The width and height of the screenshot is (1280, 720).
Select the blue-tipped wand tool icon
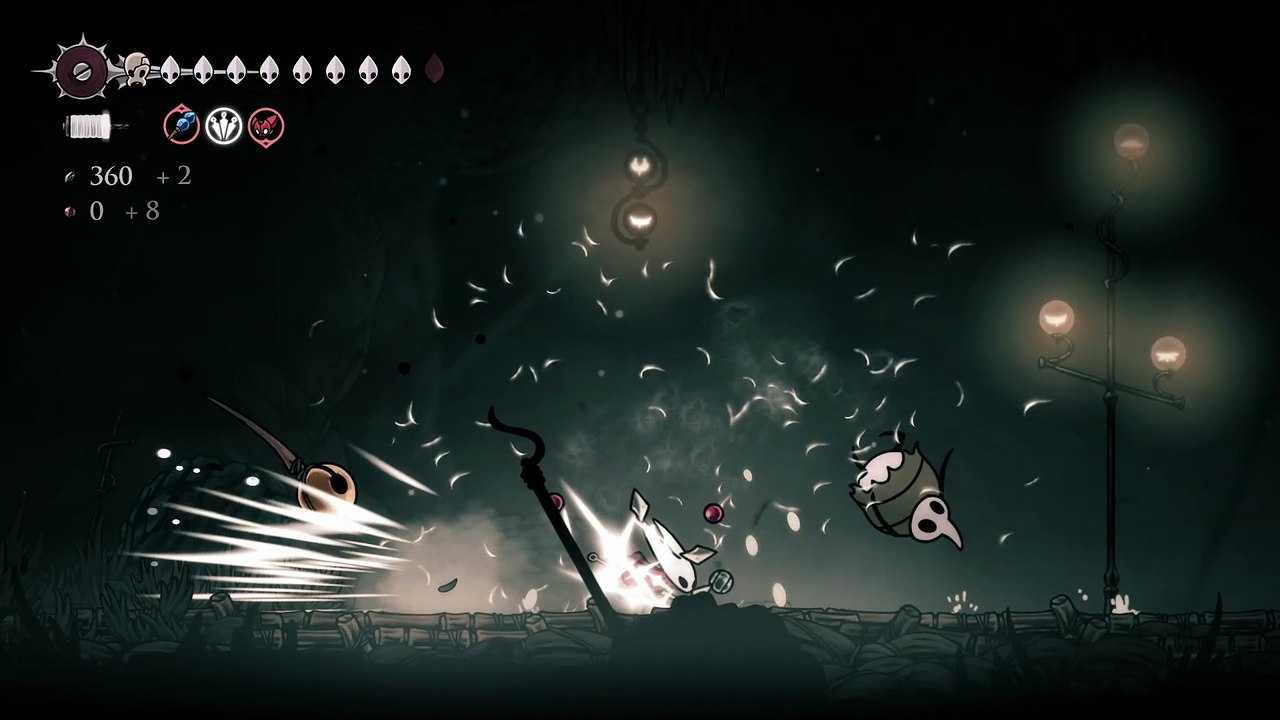(x=182, y=127)
